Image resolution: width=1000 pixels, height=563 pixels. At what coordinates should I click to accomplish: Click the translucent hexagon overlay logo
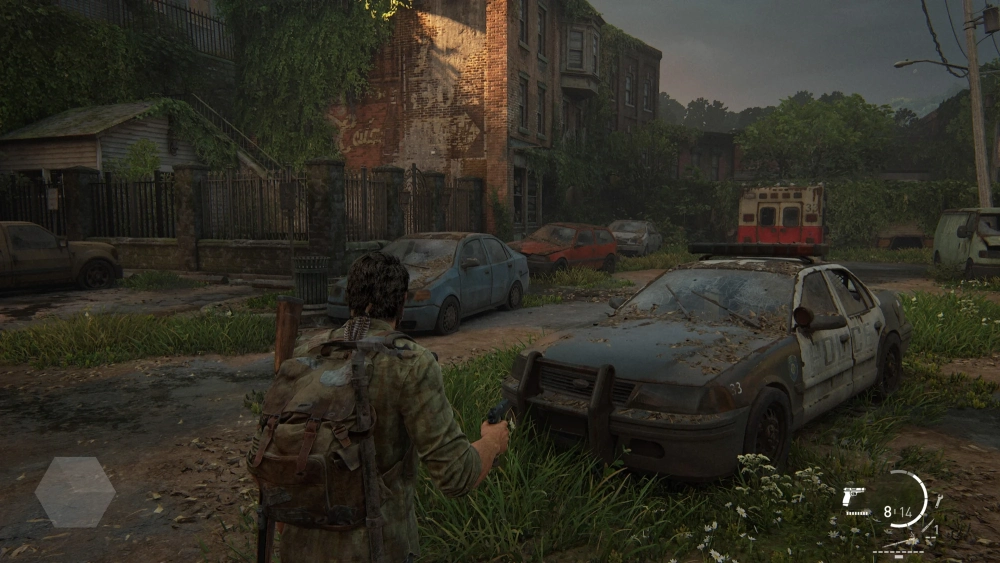coord(75,492)
